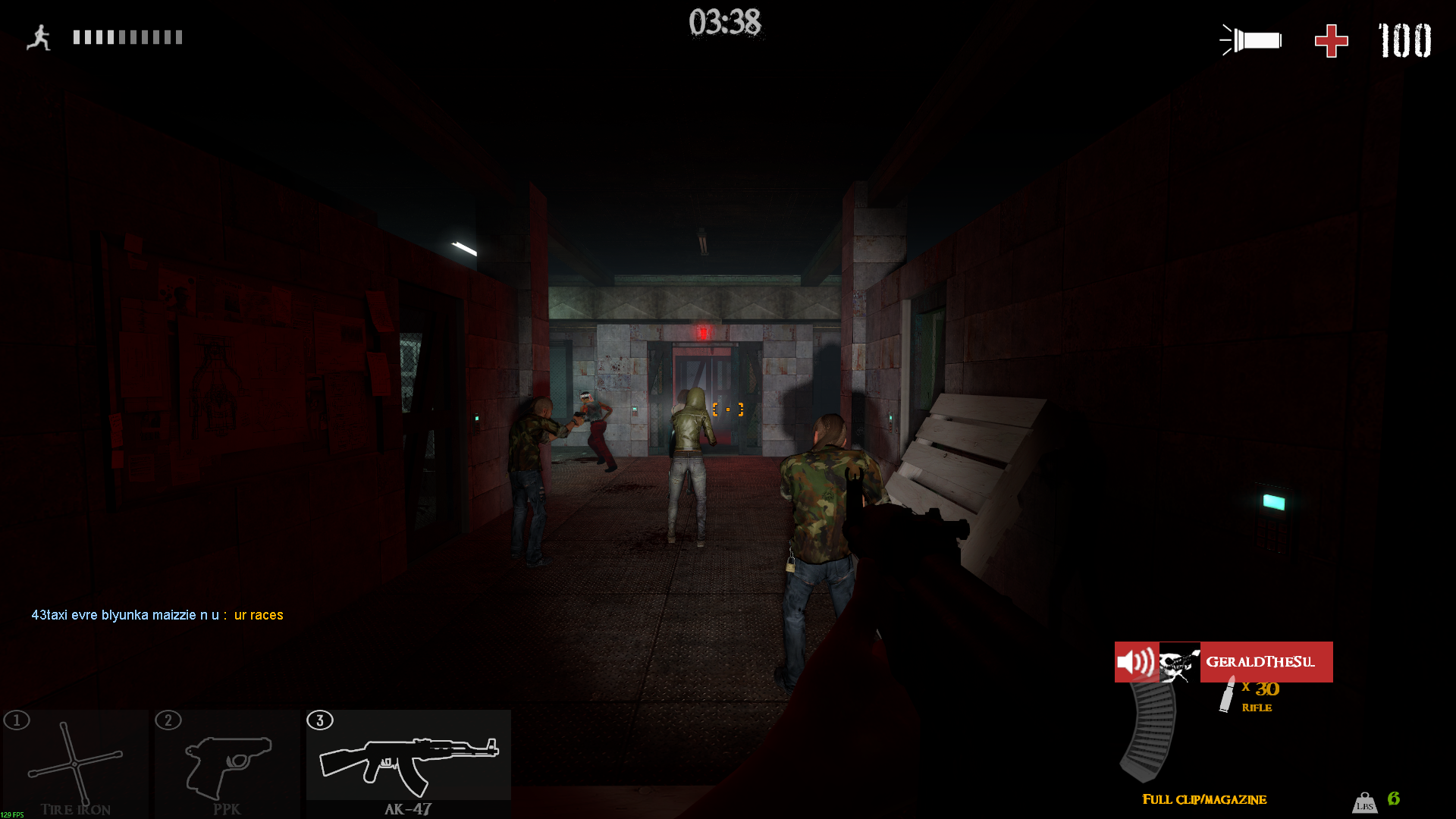Screen dimensions: 1456x819
Task: Select the GeraldTheSu voice chat indicator
Action: 1223,662
